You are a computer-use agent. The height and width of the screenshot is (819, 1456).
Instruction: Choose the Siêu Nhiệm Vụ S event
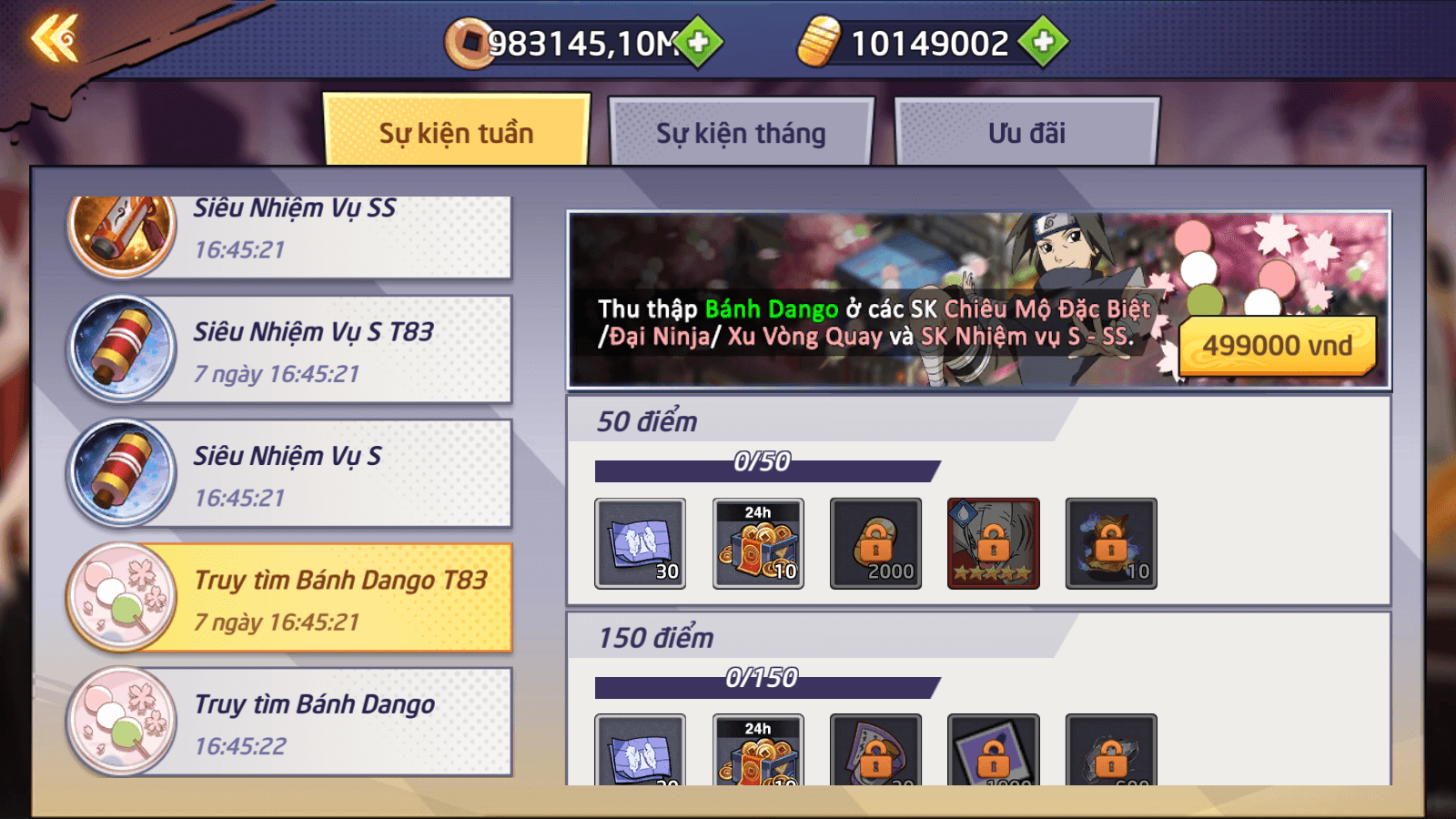click(291, 474)
